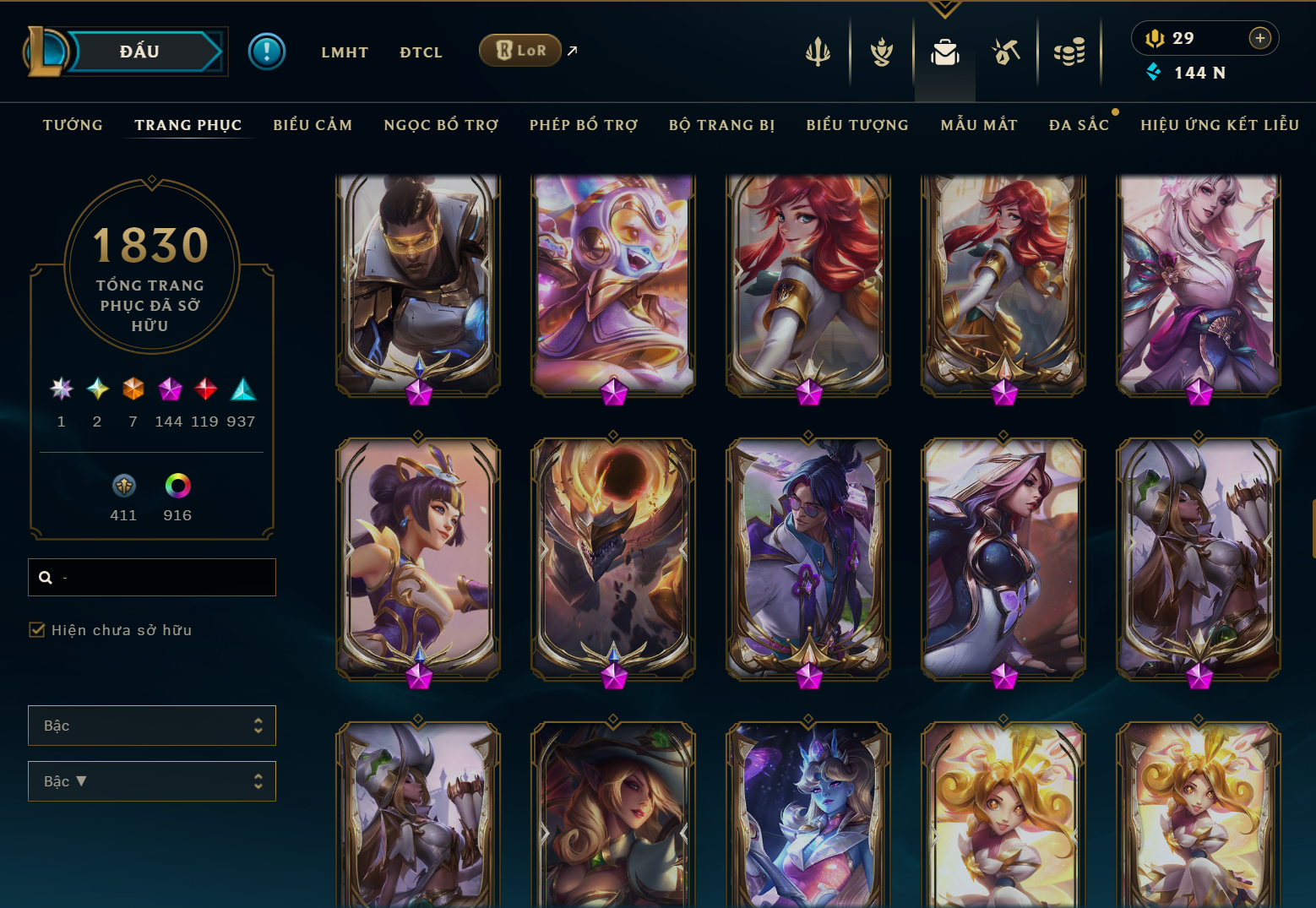Open the ĐA SẮC tab

tap(1079, 125)
